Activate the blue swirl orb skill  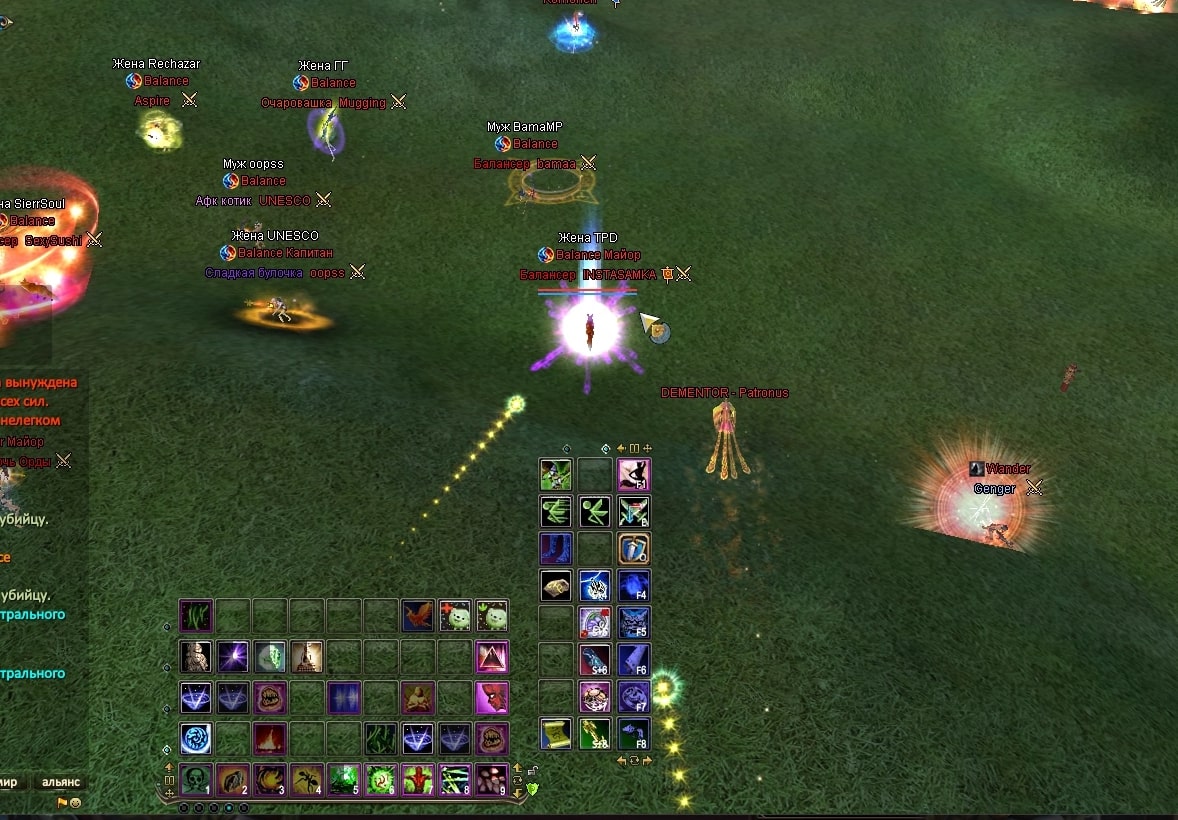[x=195, y=739]
